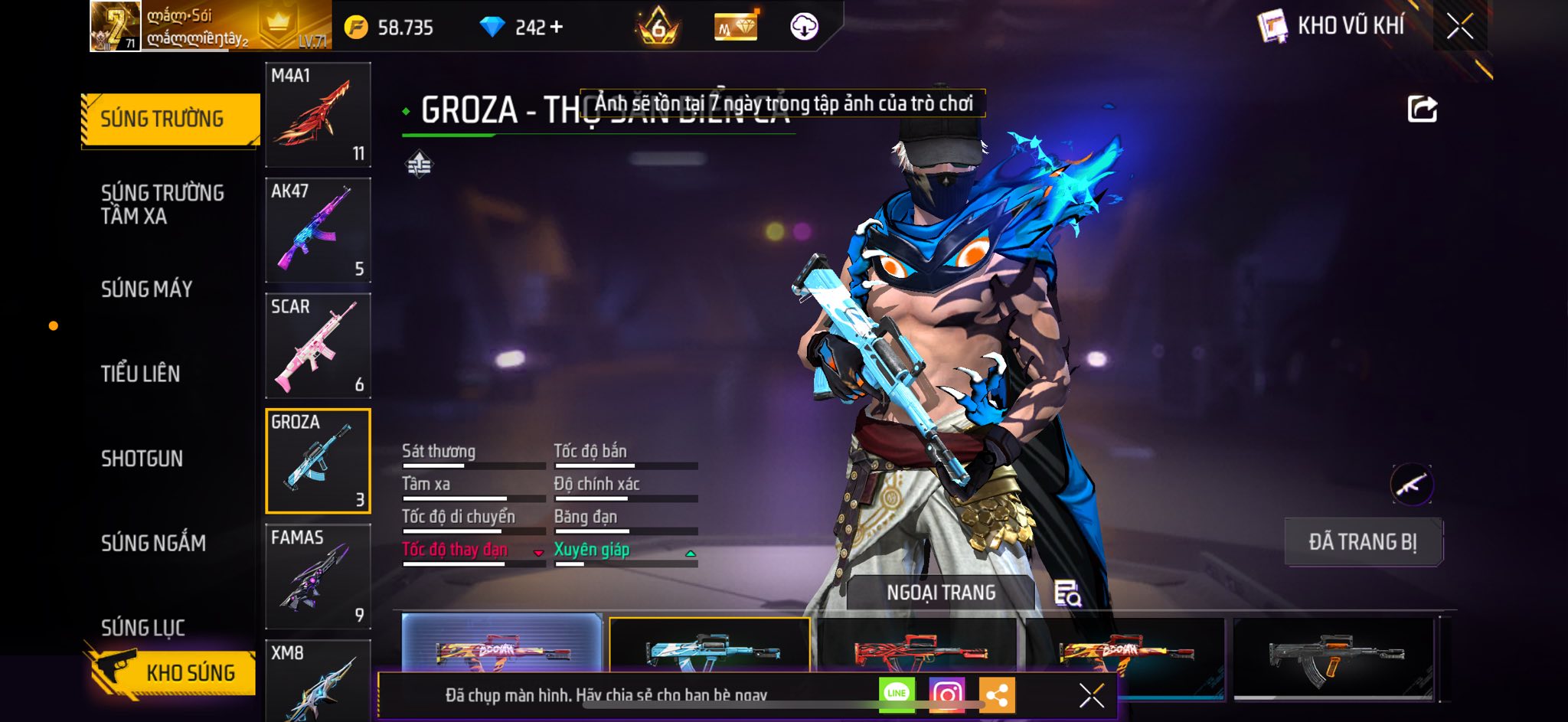Image resolution: width=1568 pixels, height=722 pixels.
Task: Pick the pink SCAR weapon tile
Action: pyautogui.click(x=318, y=346)
